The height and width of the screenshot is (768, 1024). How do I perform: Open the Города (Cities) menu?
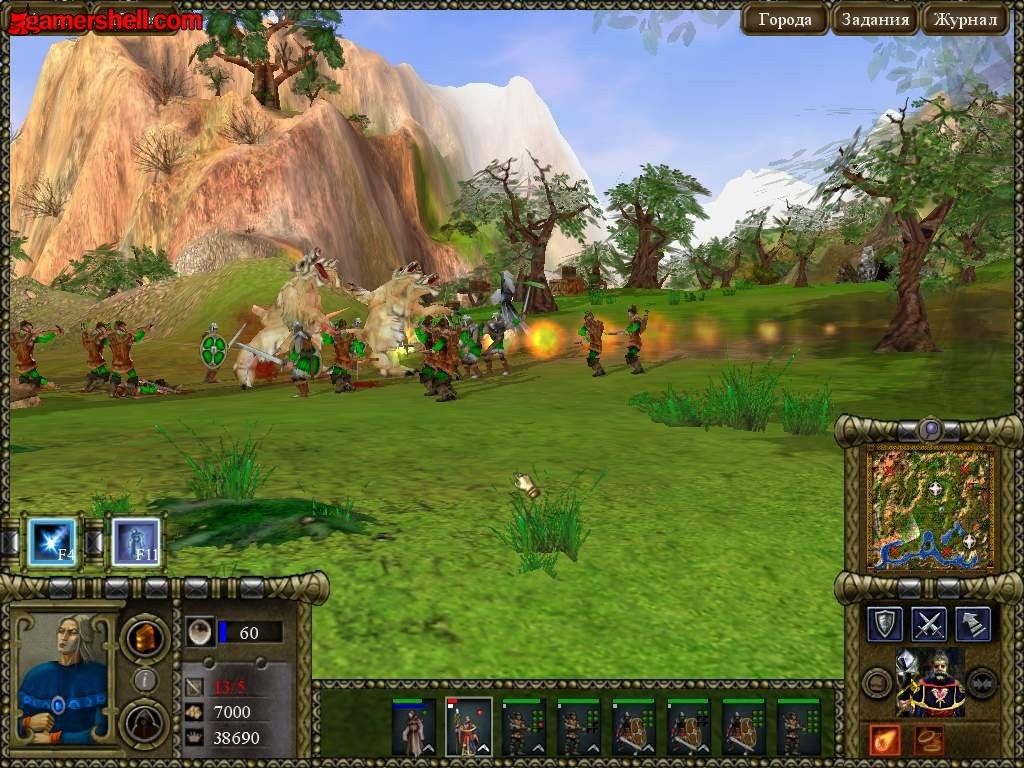click(x=785, y=19)
